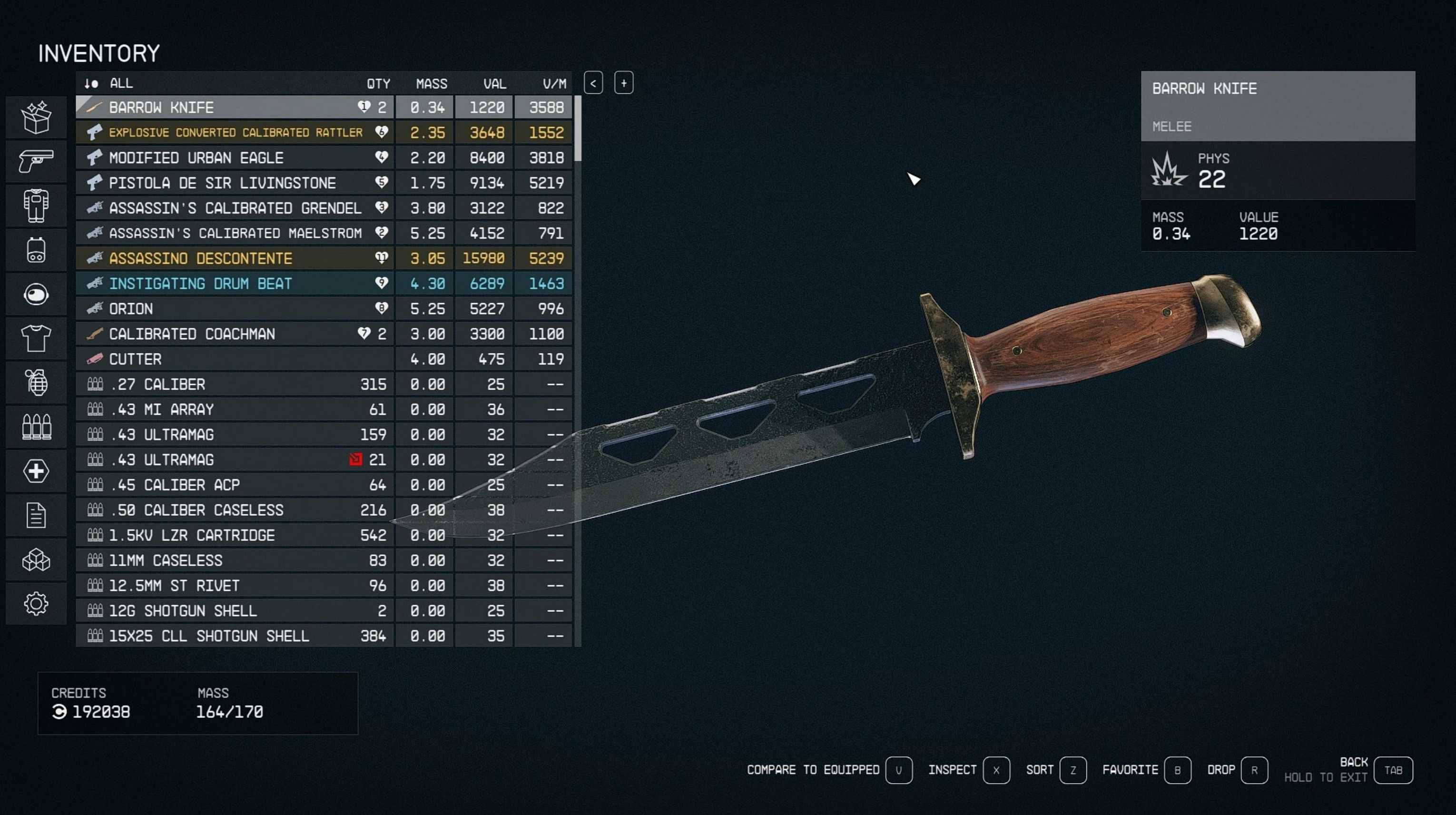Screen dimensions: 1456x815
Task: Open the Apparel shirt category
Action: coord(36,339)
